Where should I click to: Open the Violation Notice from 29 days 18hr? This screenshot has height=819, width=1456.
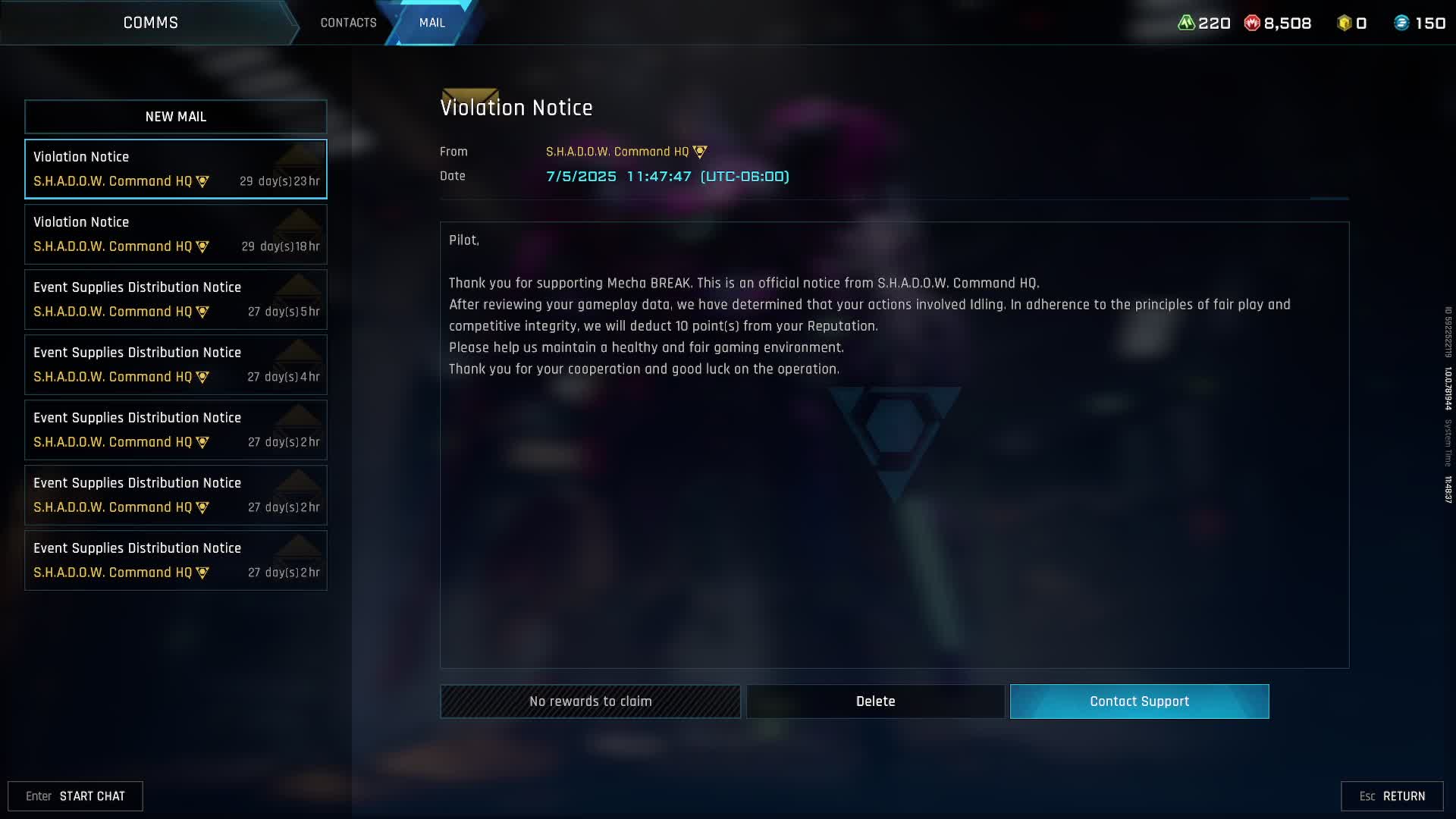click(x=176, y=234)
